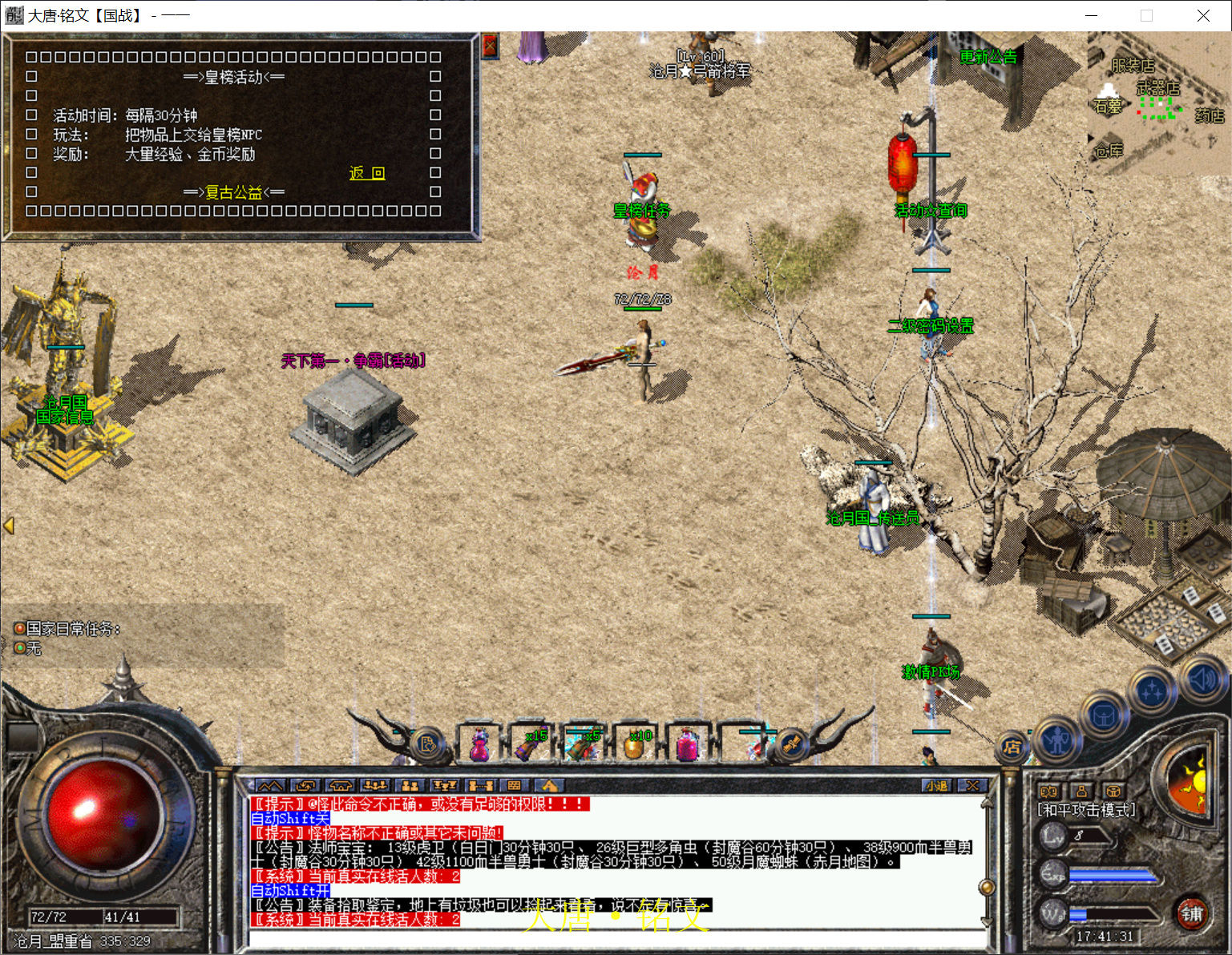Viewport: 1232px width, 955px height.
Task: Click the 小退 logout button on chat bar
Action: click(936, 785)
